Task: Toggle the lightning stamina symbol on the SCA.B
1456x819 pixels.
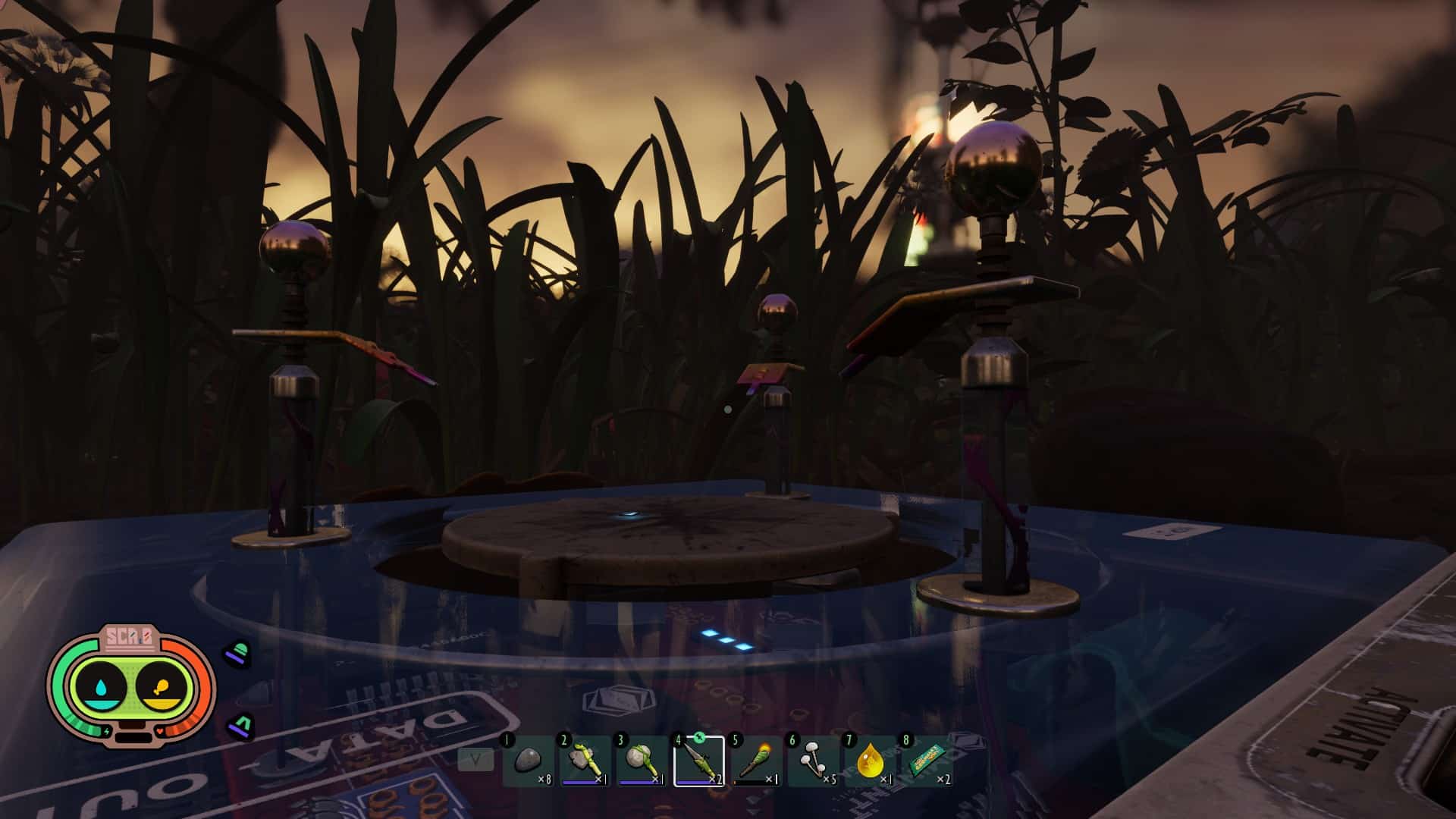Action: click(107, 730)
